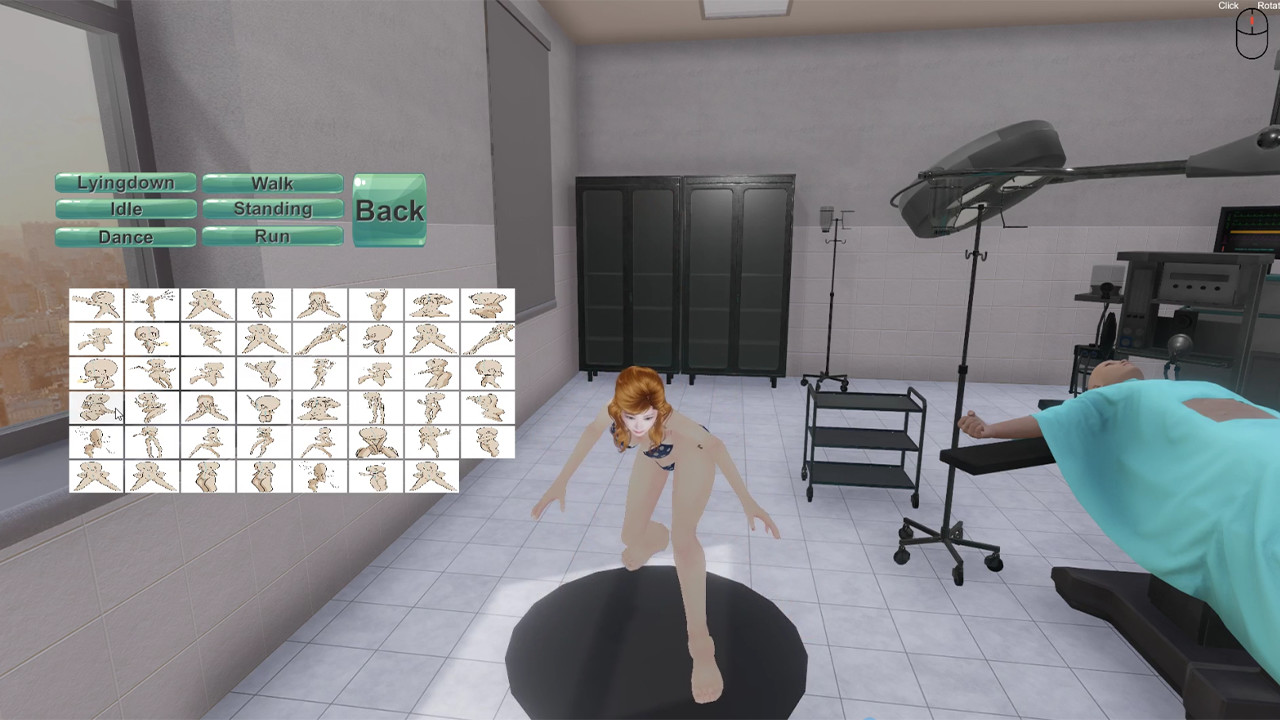Enable the Run animation
Screen dimensions: 1280x720
pyautogui.click(x=272, y=236)
